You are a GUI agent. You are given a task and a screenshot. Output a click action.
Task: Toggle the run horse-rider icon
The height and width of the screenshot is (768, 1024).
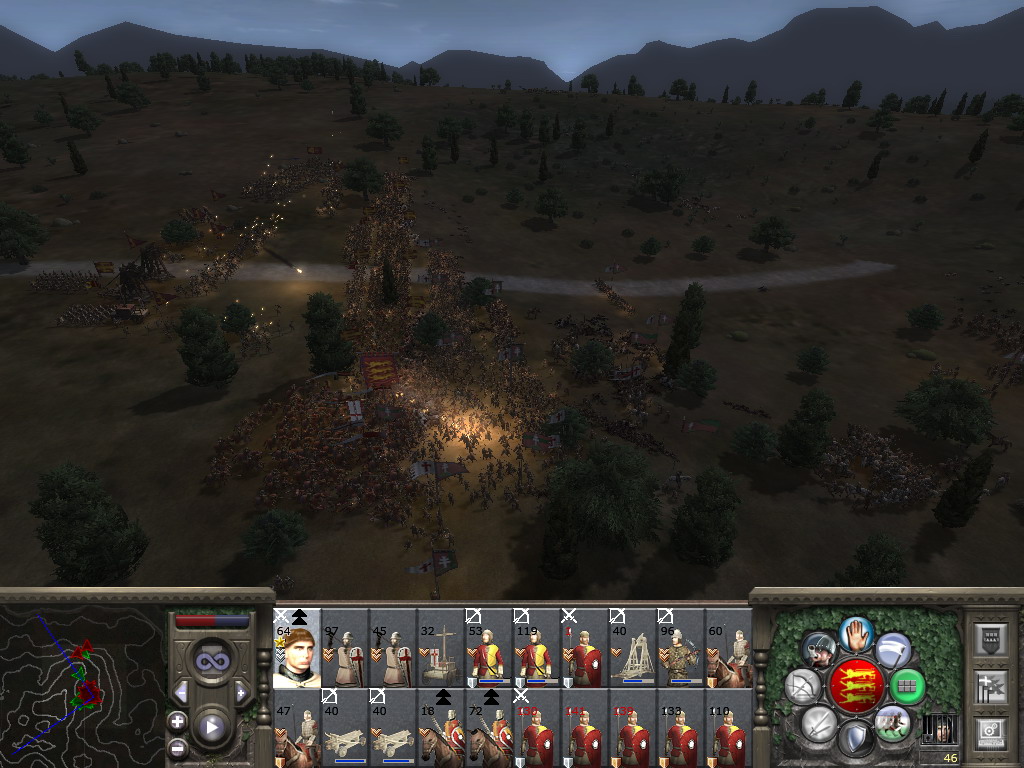[891, 722]
